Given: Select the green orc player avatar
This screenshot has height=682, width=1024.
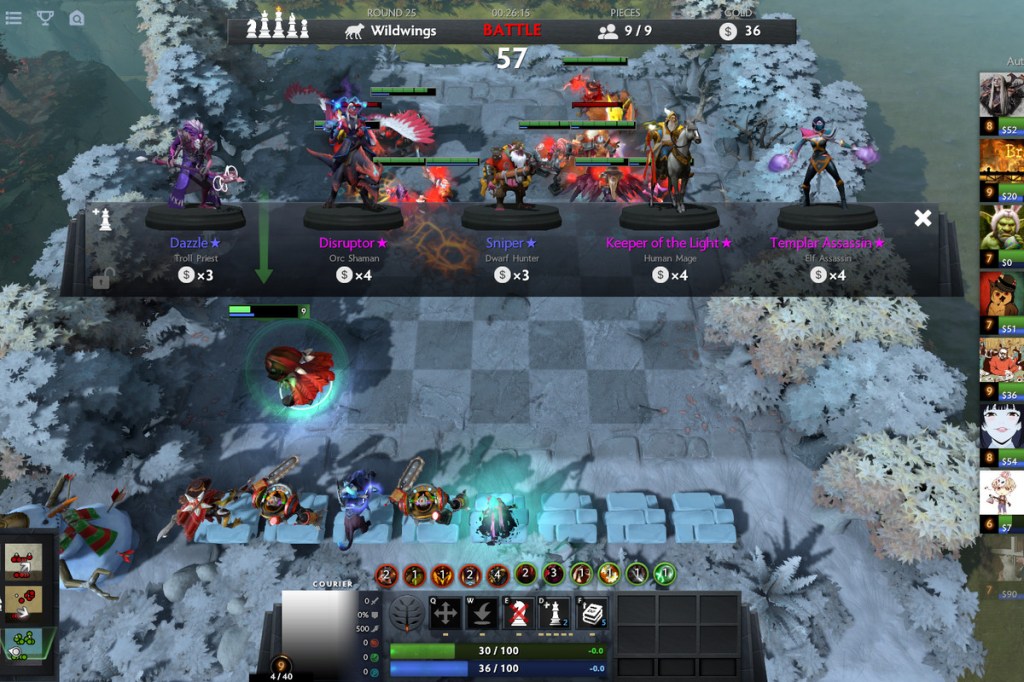Looking at the screenshot, I should coord(1000,230).
